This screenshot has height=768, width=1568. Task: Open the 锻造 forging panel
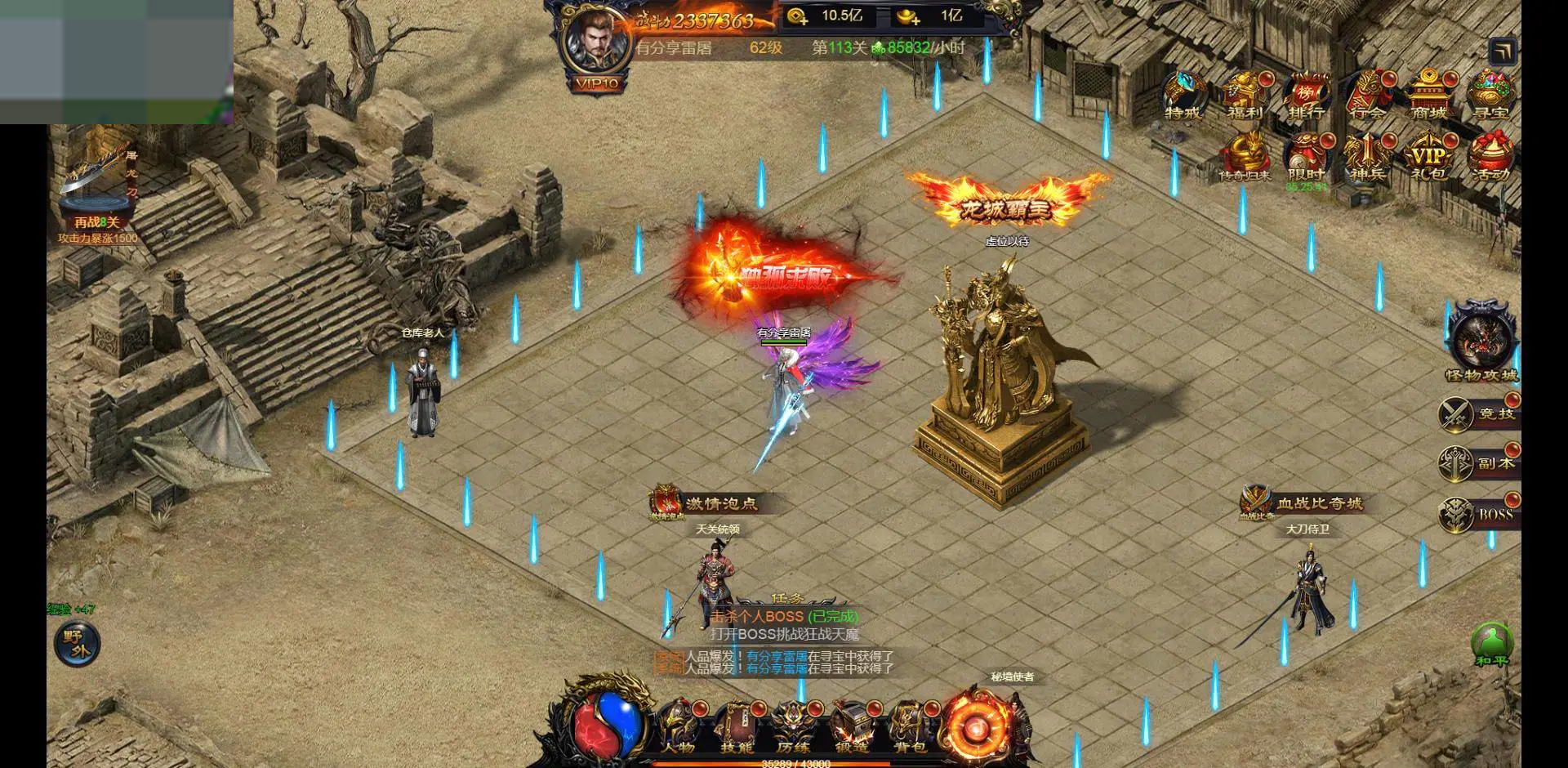click(851, 727)
